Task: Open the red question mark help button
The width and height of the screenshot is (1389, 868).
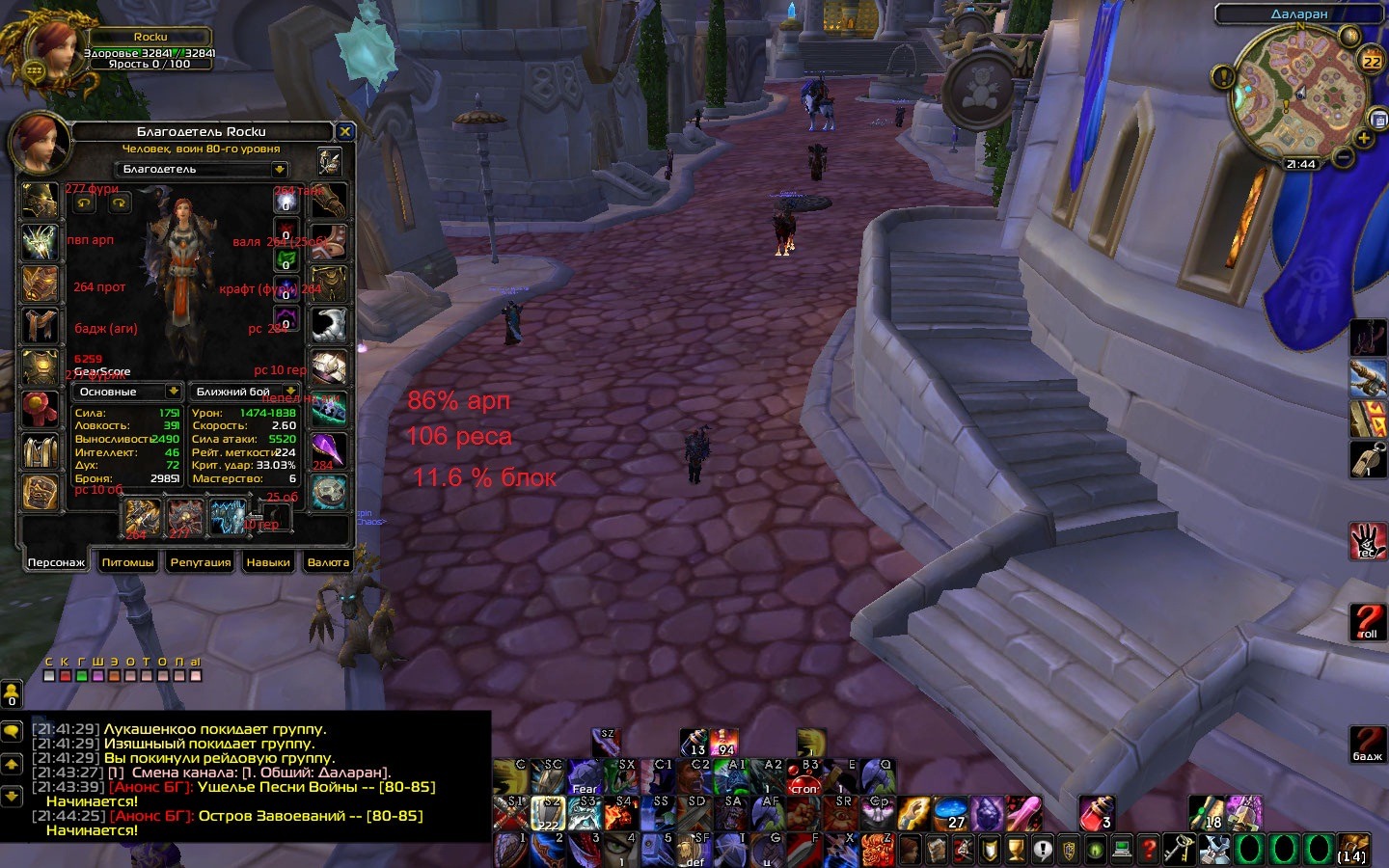Action: (1148, 850)
